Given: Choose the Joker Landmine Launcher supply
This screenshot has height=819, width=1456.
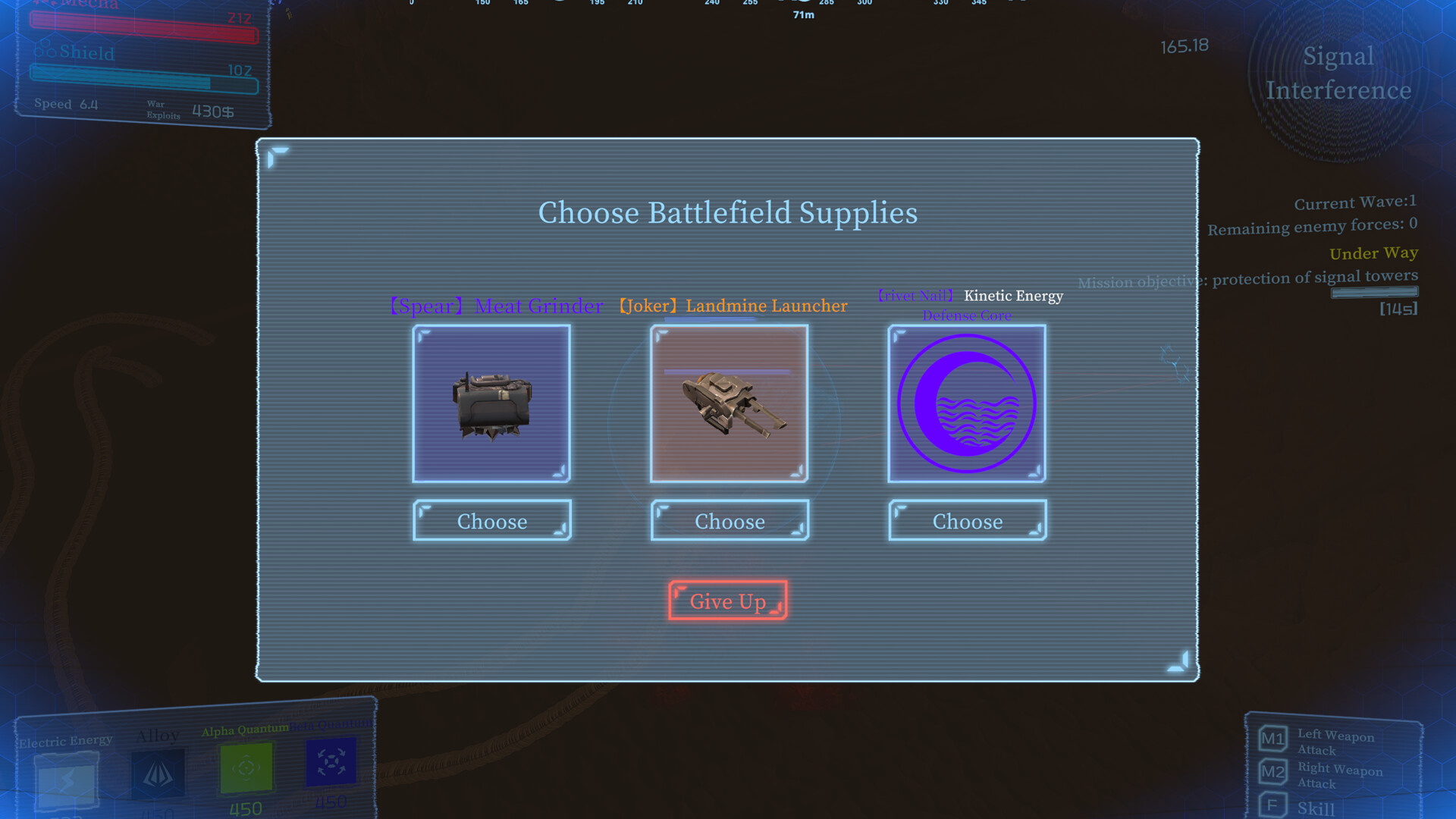Looking at the screenshot, I should [729, 521].
